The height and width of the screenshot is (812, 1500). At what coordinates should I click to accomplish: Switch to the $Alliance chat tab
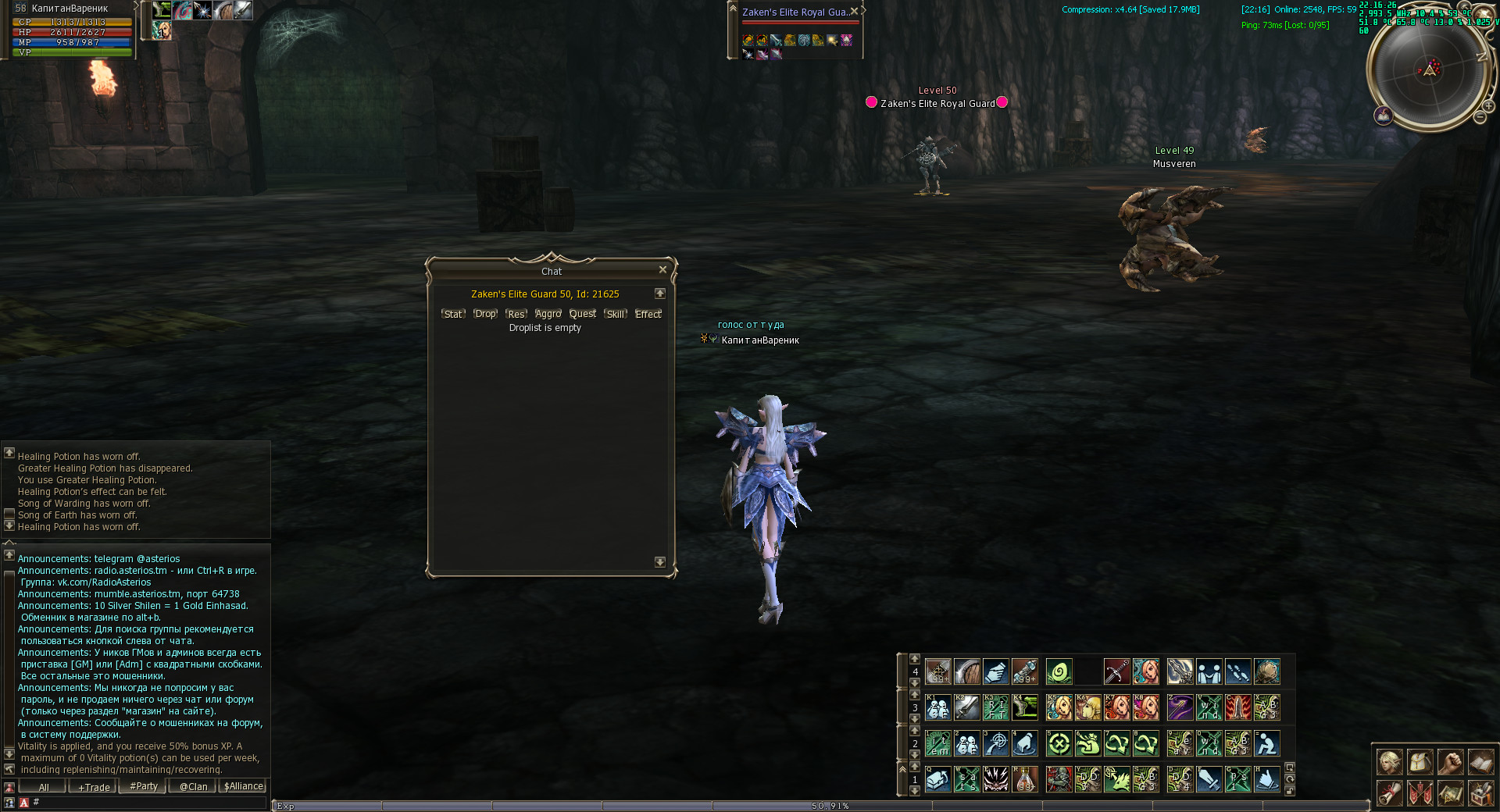[244, 787]
